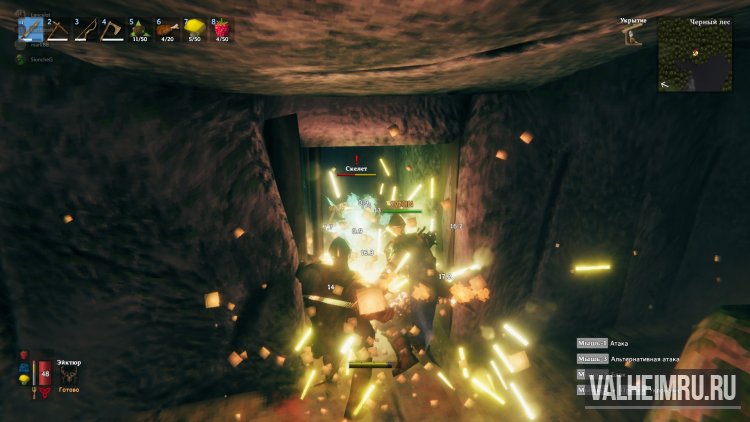The height and width of the screenshot is (422, 750).
Task: Select the pine cone seeds stack in slot 5
Action: point(139,29)
